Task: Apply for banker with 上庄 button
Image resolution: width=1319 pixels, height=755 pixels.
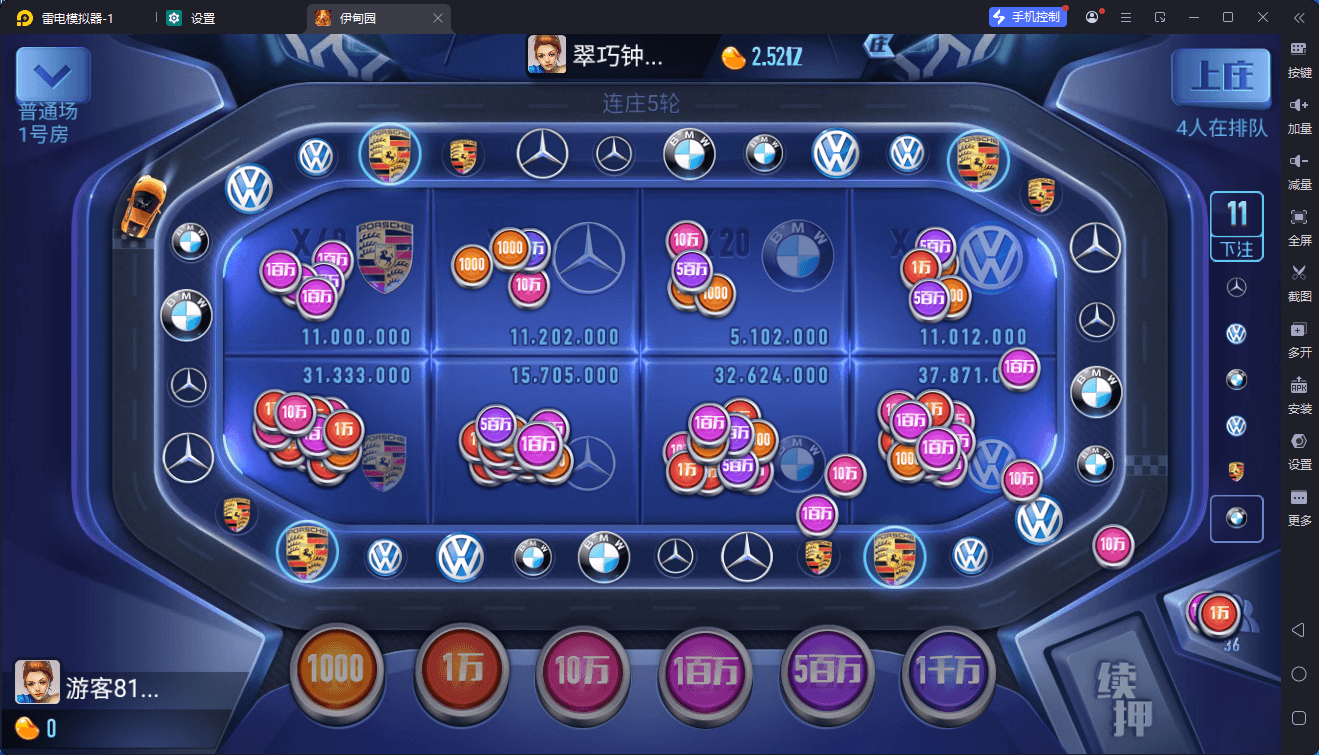Action: pyautogui.click(x=1221, y=79)
